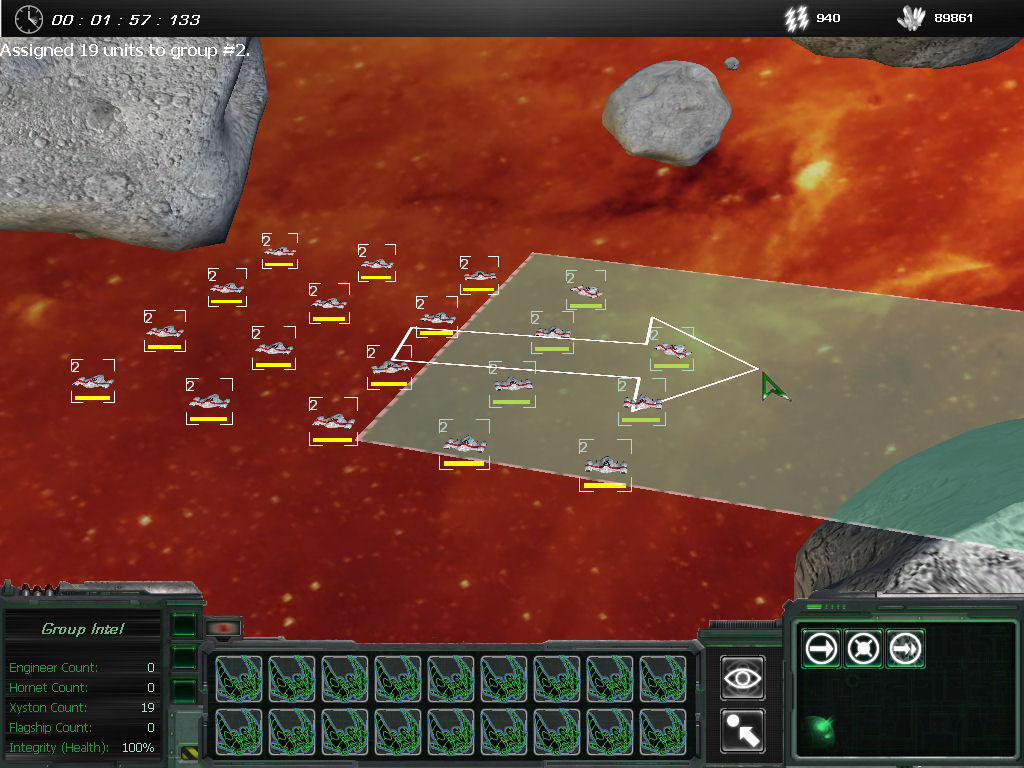Image resolution: width=1024 pixels, height=768 pixels.
Task: Click the yellow-black hazard striped button
Action: point(189,751)
